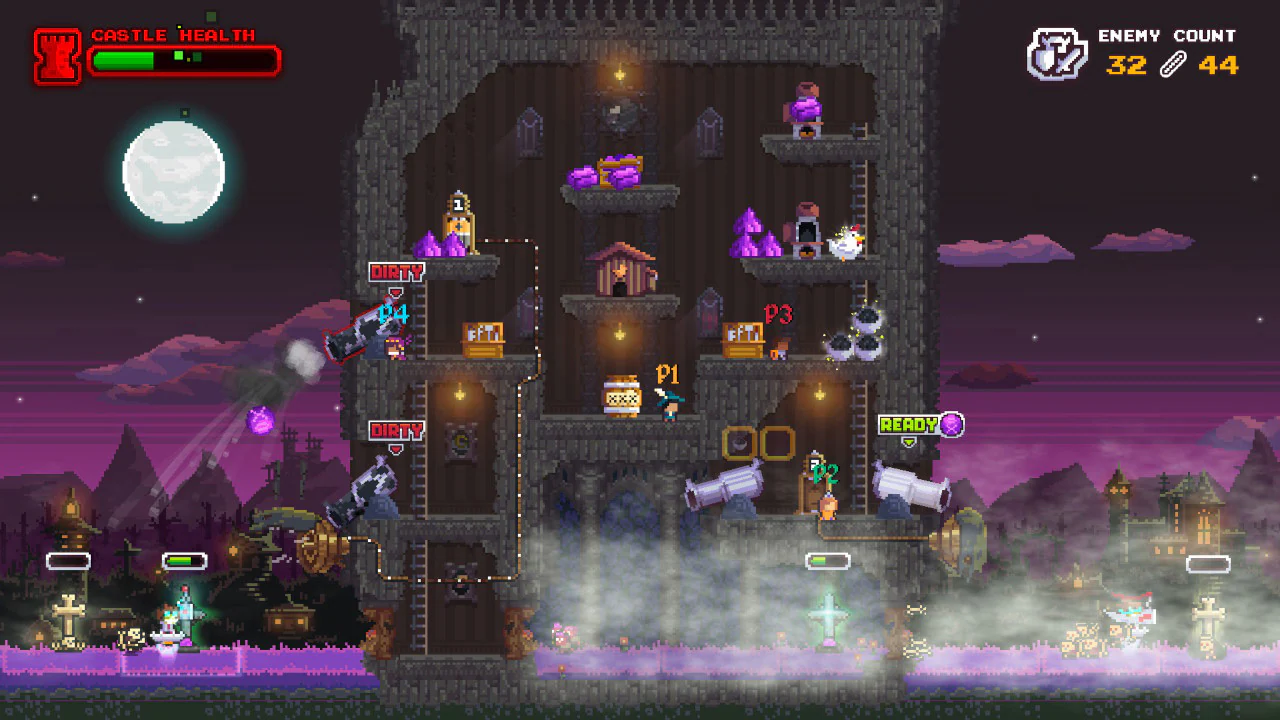Click the READY status bubble
Viewport: 1280px width, 720px height.
click(x=908, y=423)
